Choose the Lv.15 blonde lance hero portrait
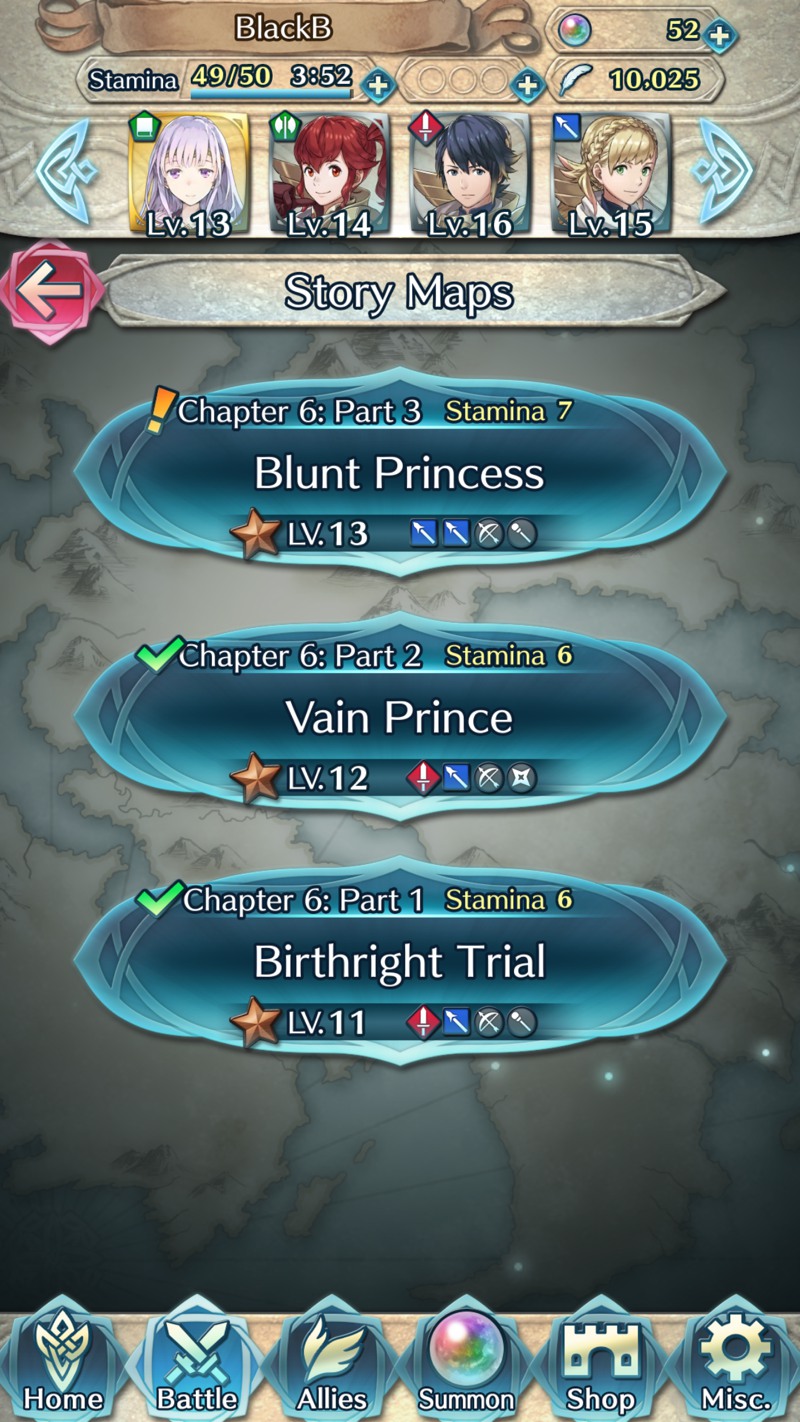The height and width of the screenshot is (1422, 800). pyautogui.click(x=611, y=176)
